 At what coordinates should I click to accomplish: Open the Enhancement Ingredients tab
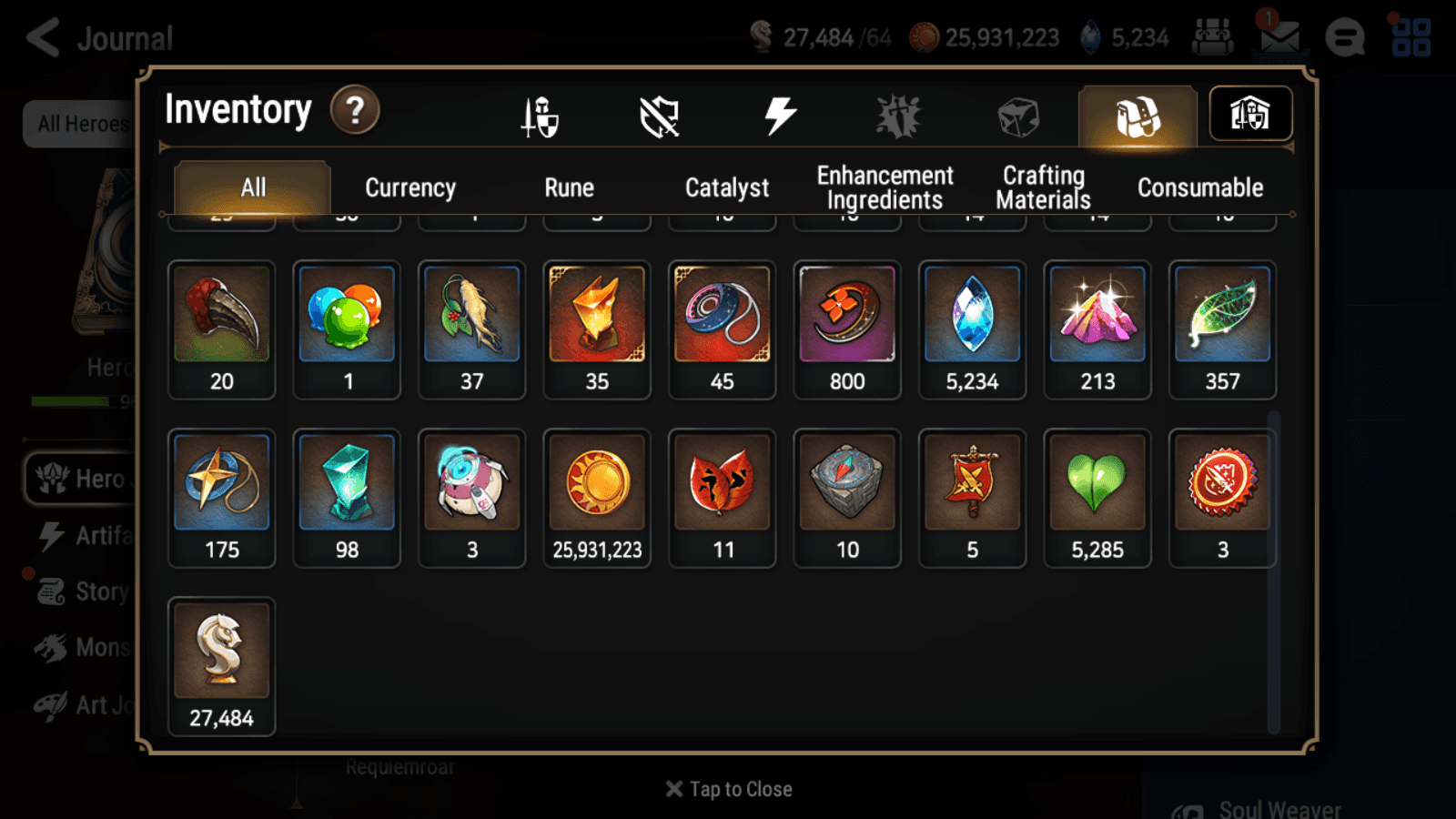[x=884, y=187]
